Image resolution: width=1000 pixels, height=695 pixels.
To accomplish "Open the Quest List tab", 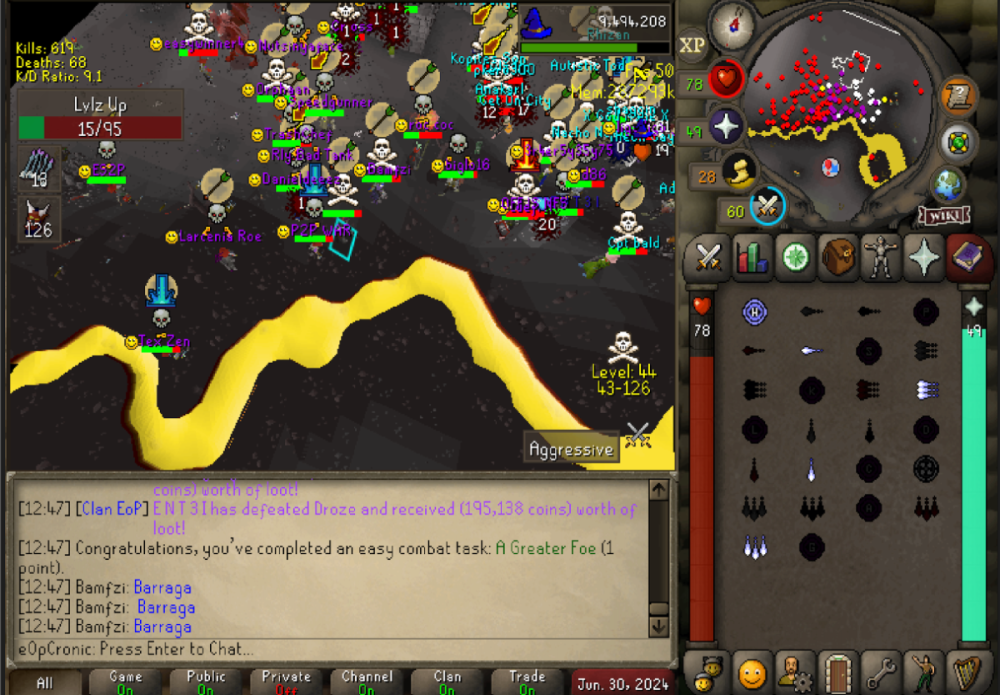I will point(796,256).
